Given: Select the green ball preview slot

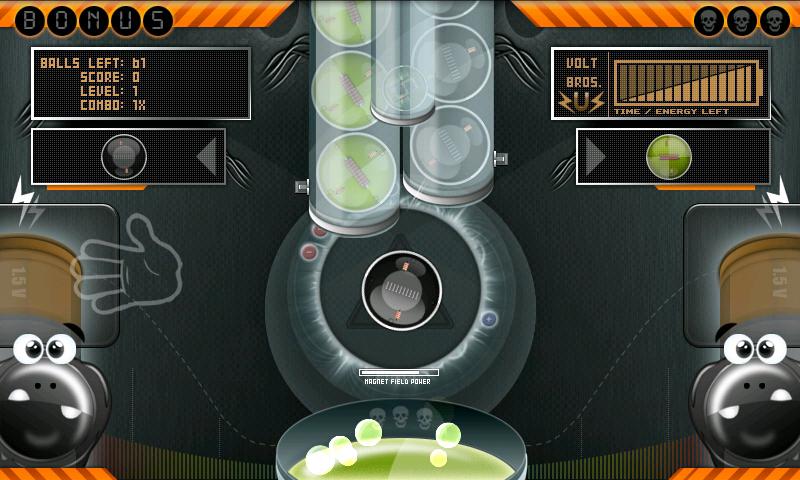Looking at the screenshot, I should [669, 156].
